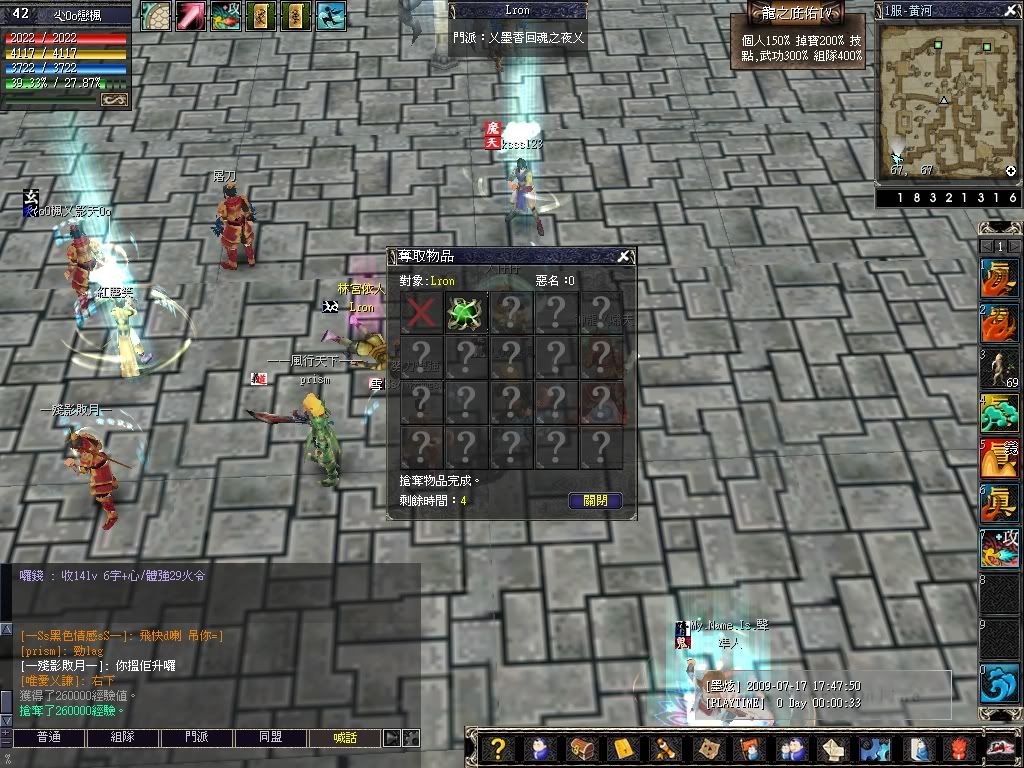Click the running figure buff icon

[x=330, y=14]
